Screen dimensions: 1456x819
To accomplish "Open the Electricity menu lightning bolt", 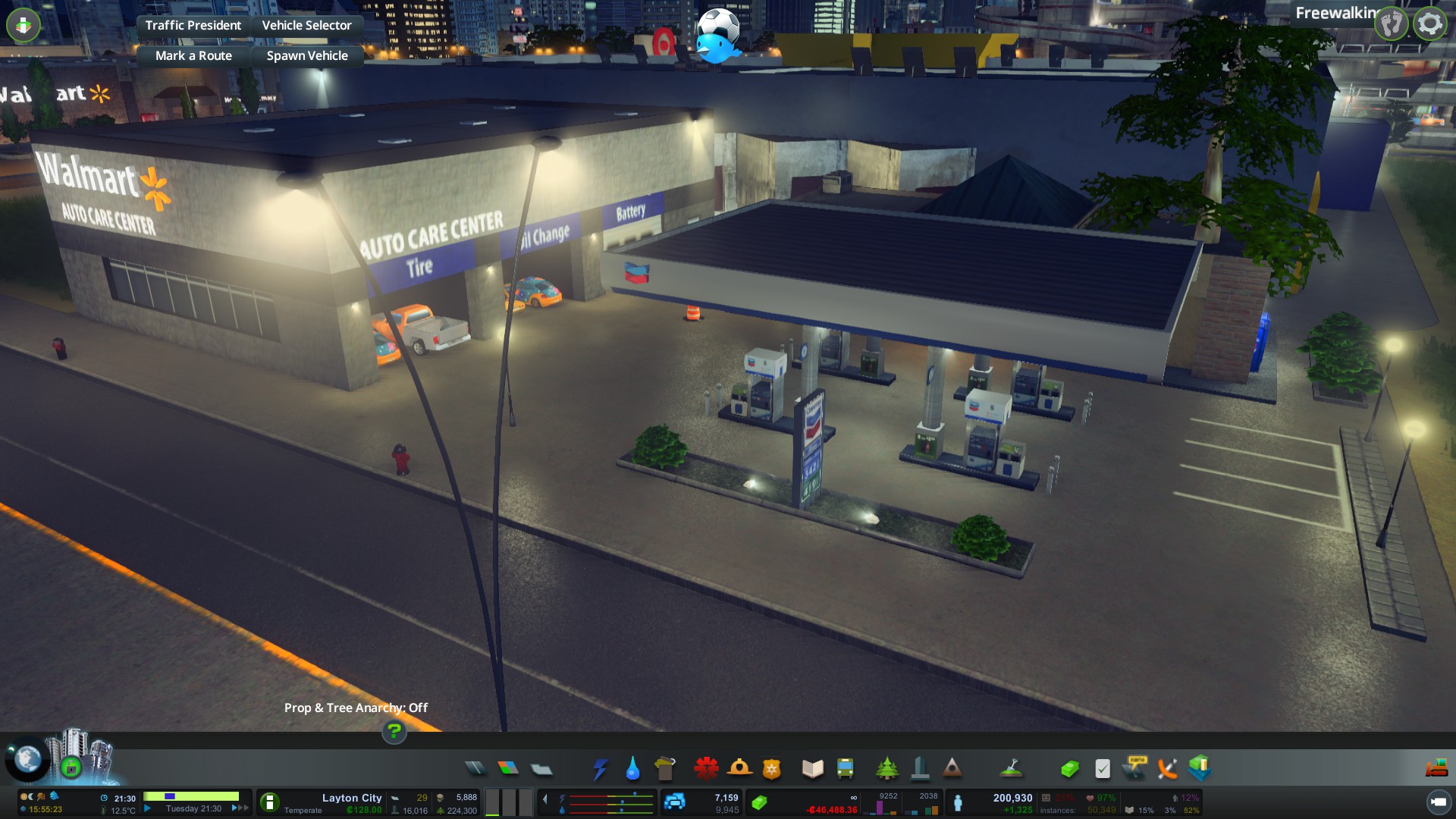I will click(x=600, y=768).
